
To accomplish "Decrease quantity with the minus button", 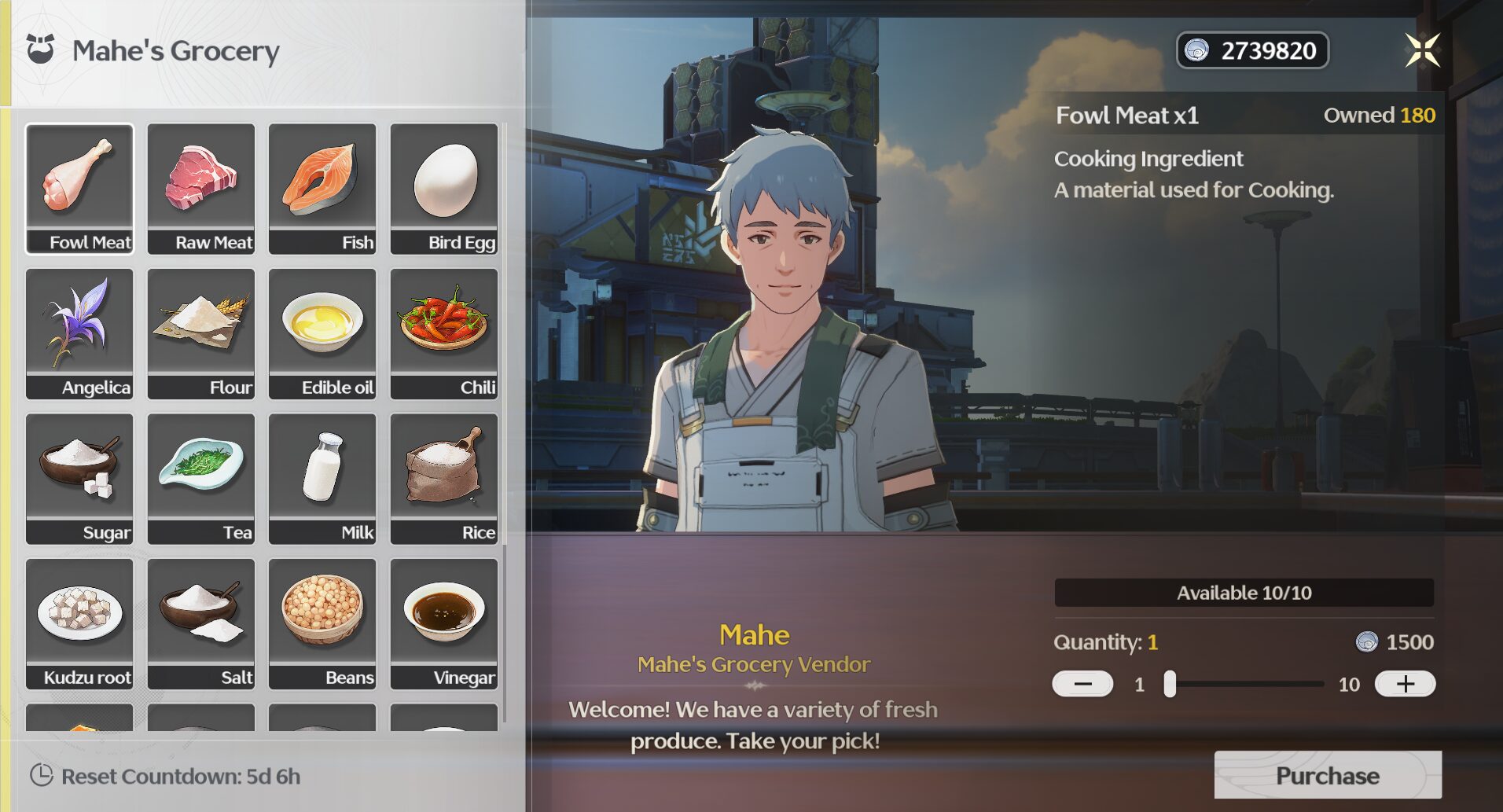I will point(1082,684).
